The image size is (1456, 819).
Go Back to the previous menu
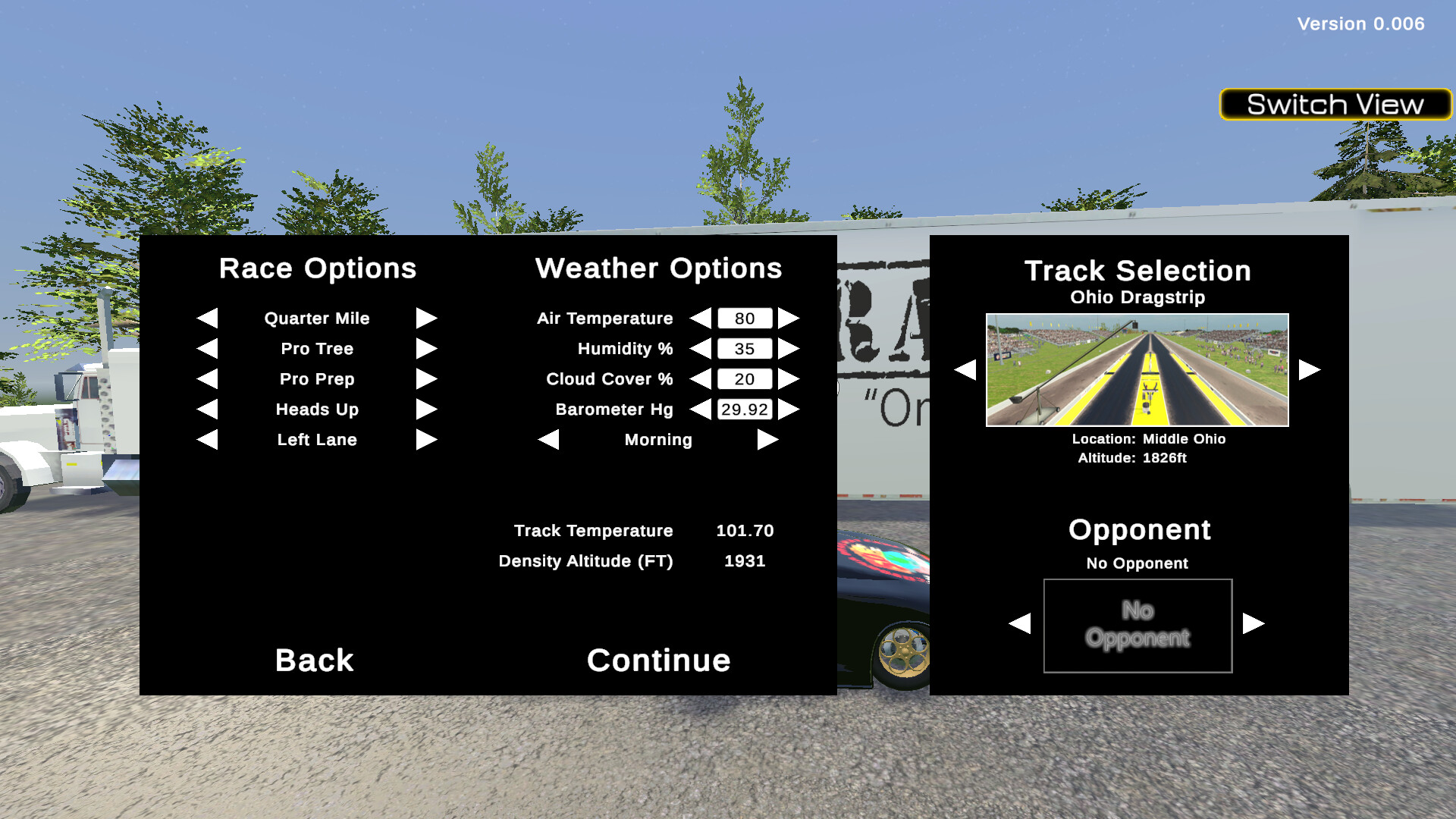(313, 661)
